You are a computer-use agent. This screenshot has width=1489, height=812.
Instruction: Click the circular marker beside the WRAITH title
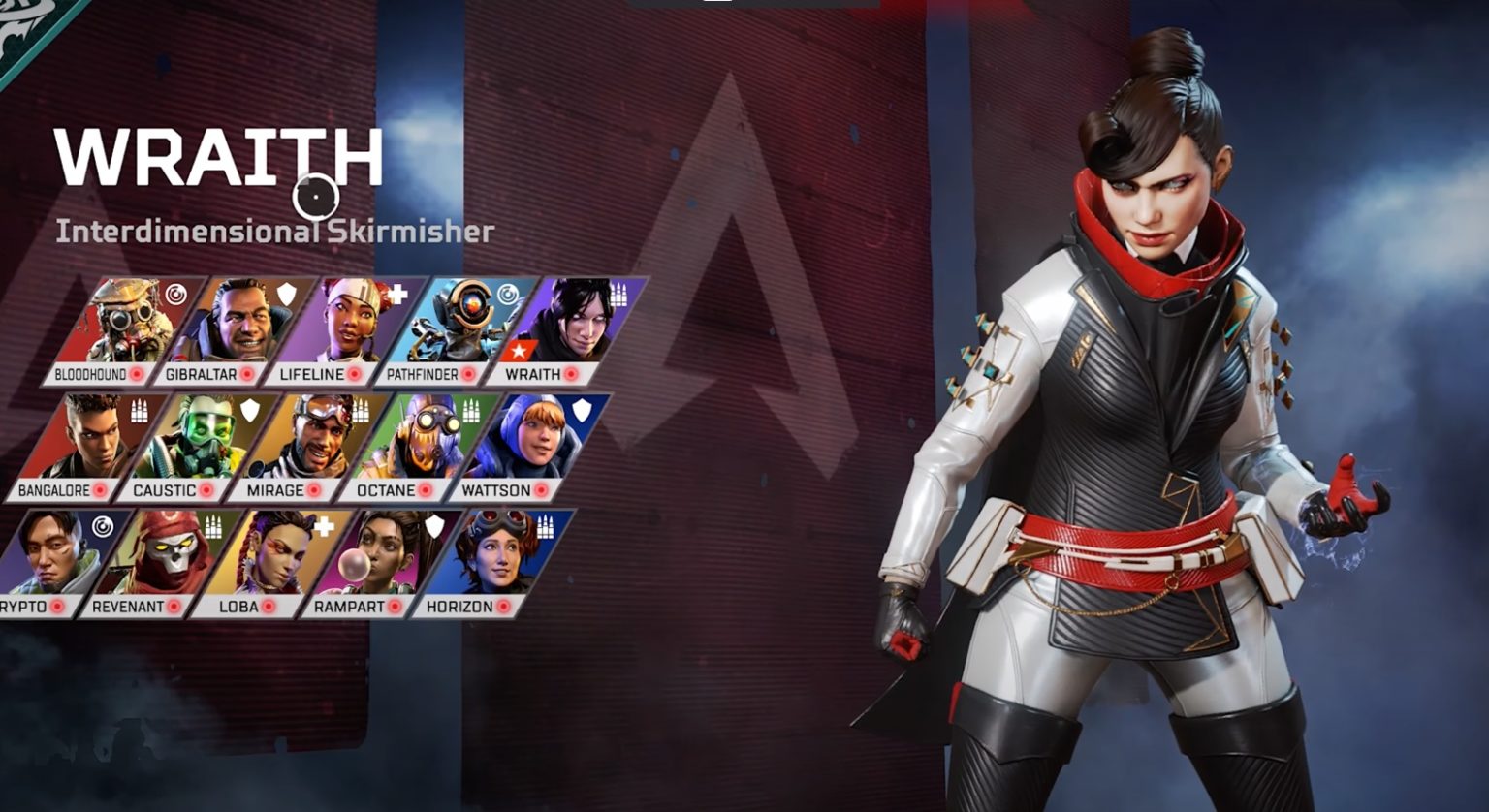[x=317, y=198]
